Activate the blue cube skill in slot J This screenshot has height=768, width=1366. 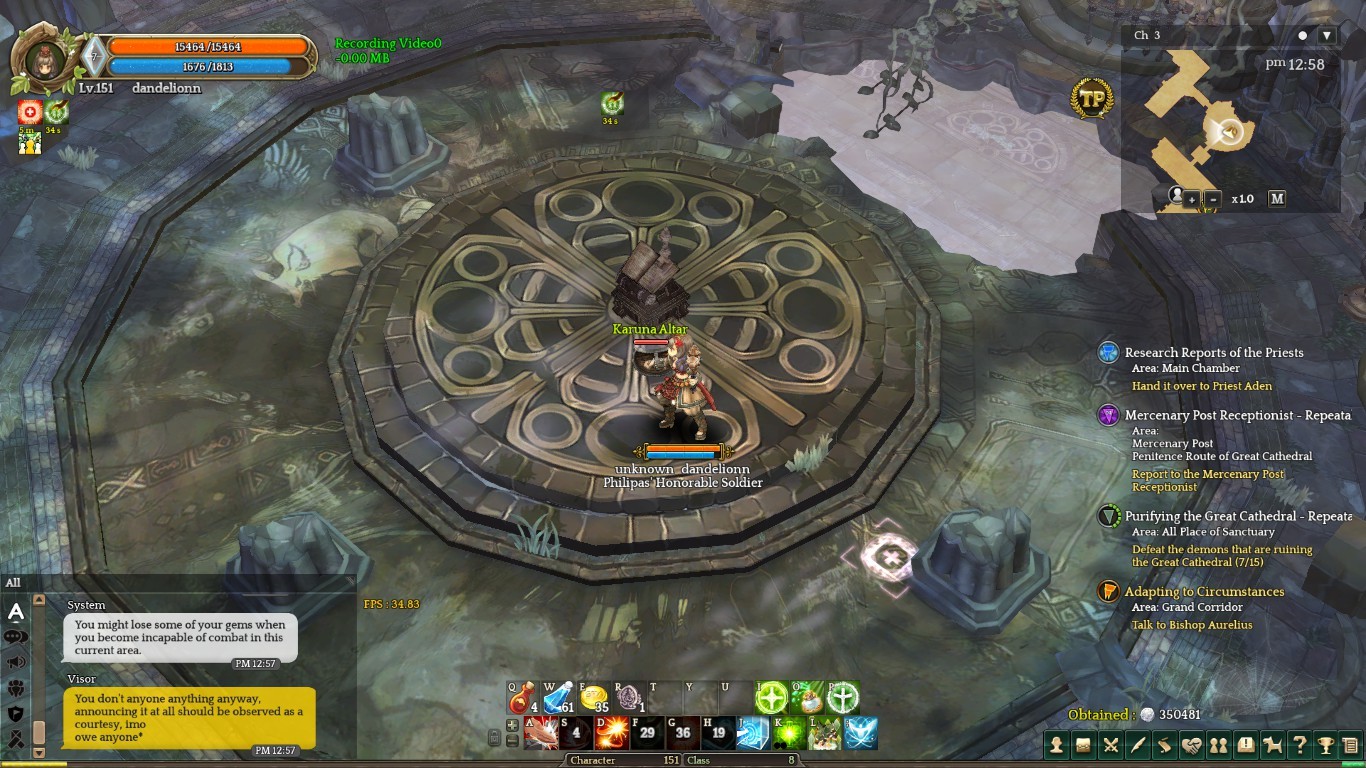pos(753,733)
